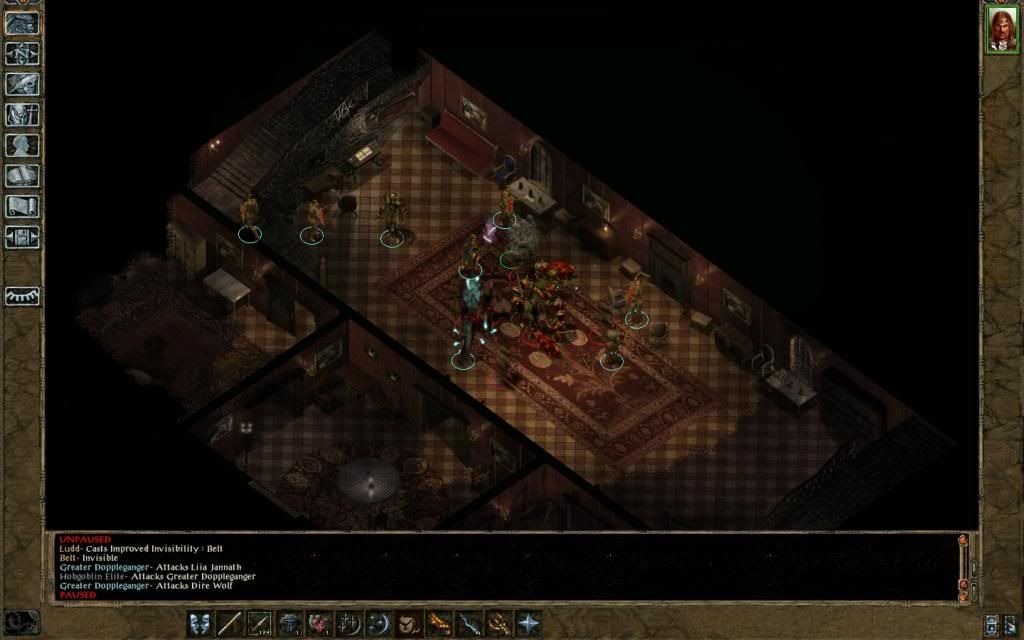Activate the talk masks action

pyautogui.click(x=200, y=623)
